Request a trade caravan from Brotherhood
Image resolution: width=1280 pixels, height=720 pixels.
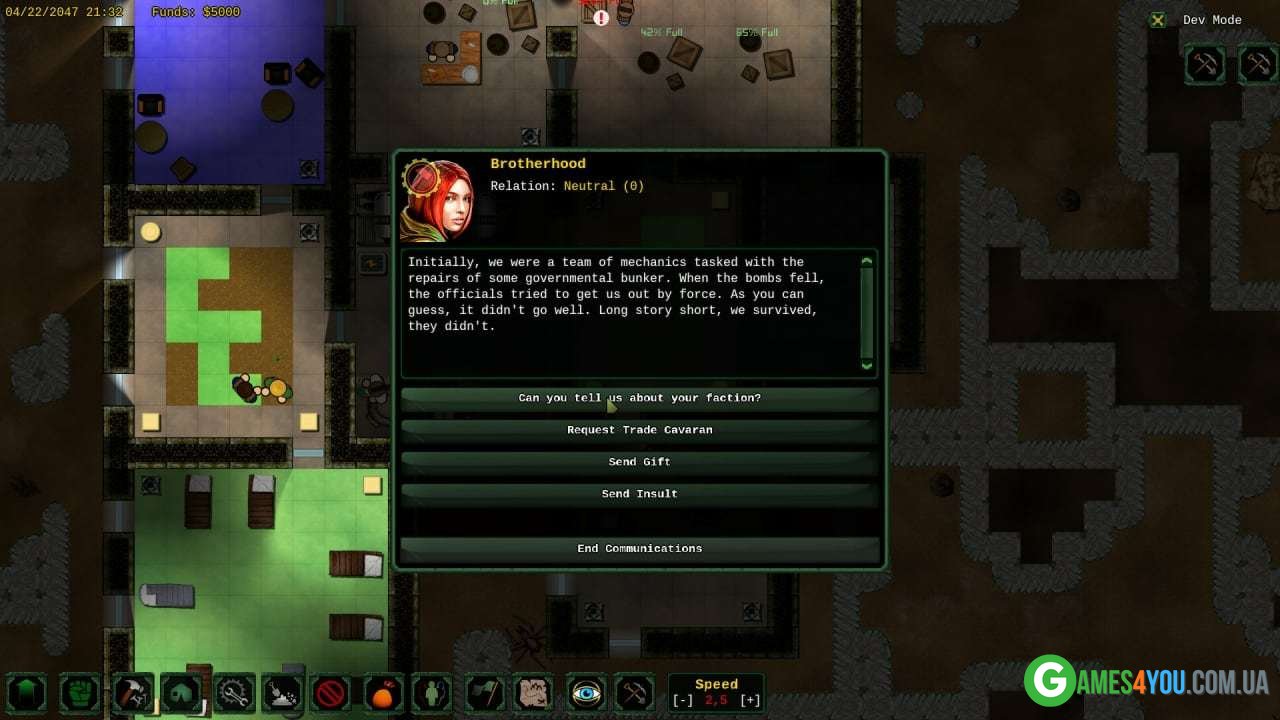[x=639, y=430]
